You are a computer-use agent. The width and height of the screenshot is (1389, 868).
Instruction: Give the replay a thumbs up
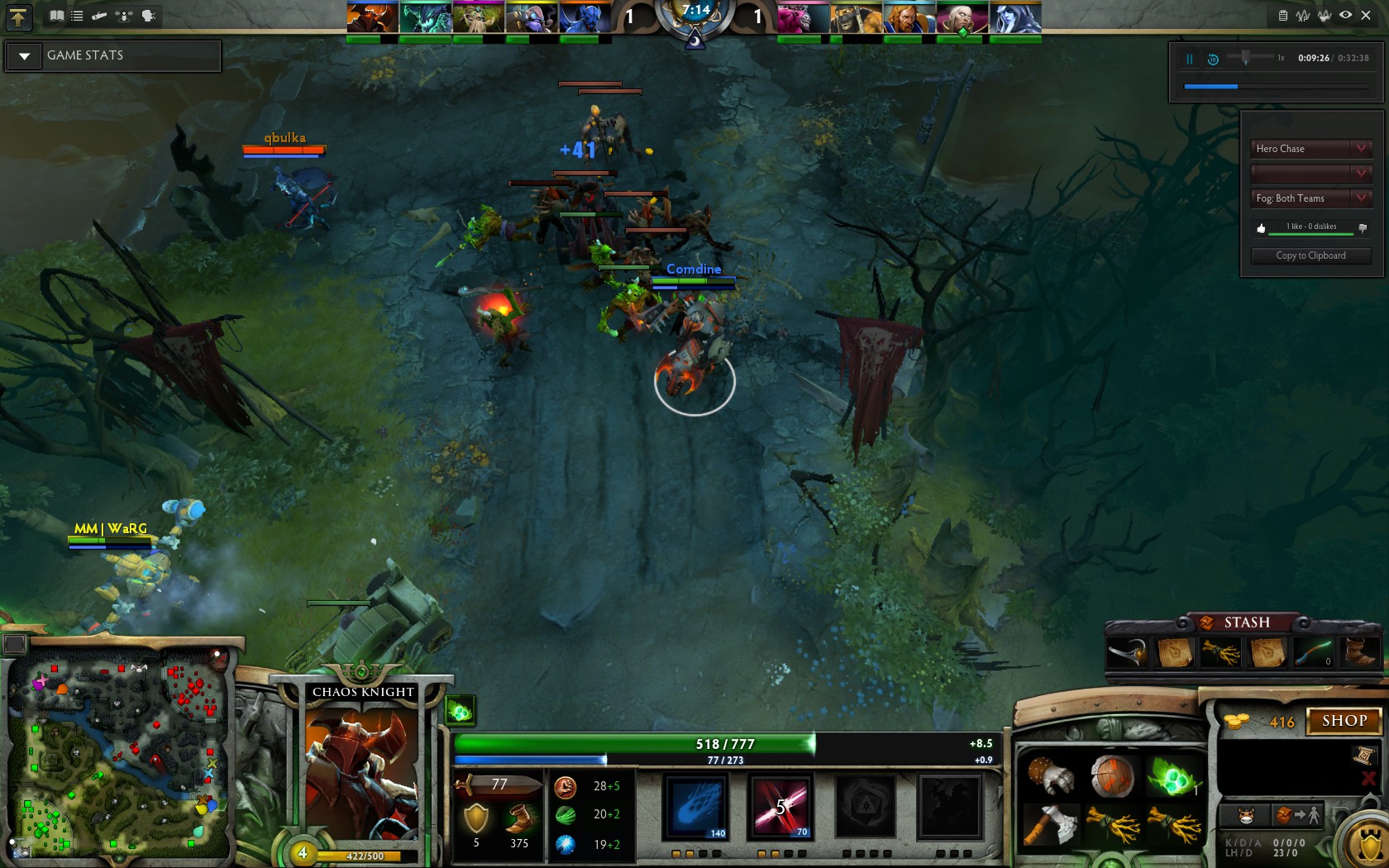[1261, 228]
